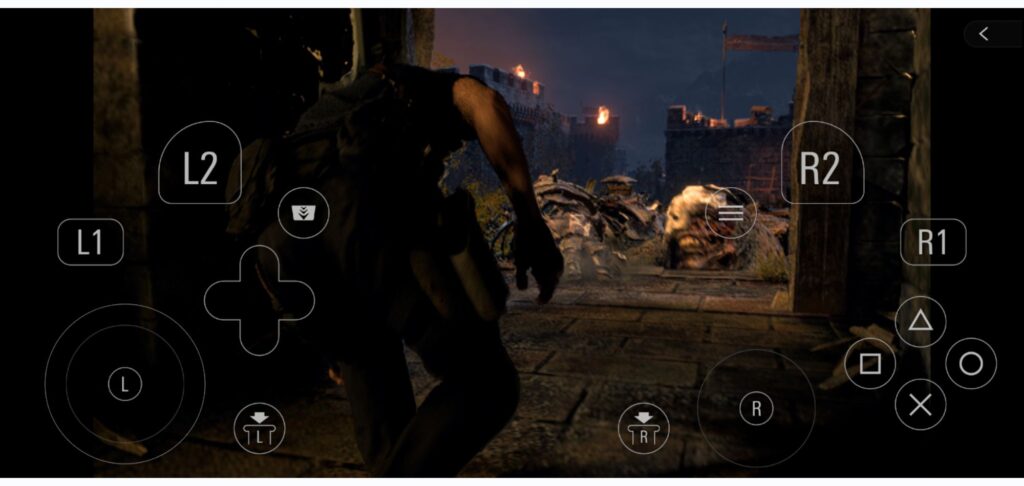The height and width of the screenshot is (486, 1024).
Task: Open the Options three-line menu button
Action: point(731,213)
